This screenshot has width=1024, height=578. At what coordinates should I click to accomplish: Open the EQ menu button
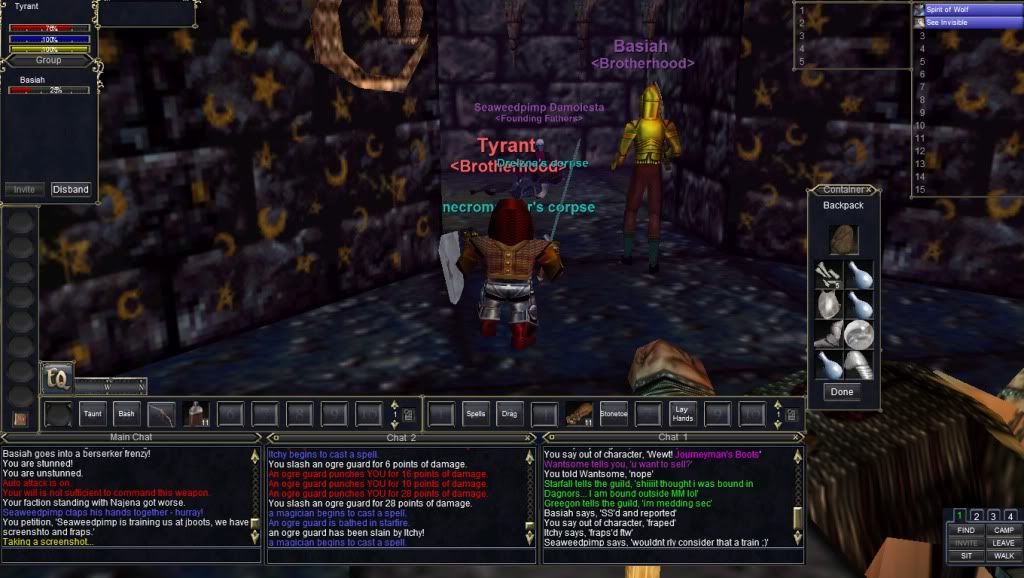(56, 376)
